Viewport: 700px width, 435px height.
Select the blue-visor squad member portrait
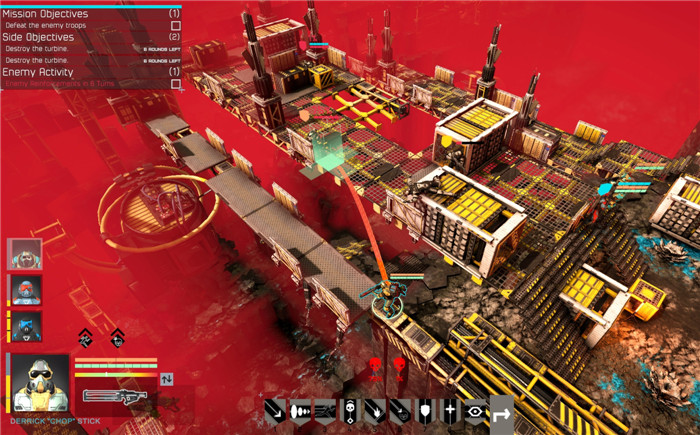[x=25, y=326]
